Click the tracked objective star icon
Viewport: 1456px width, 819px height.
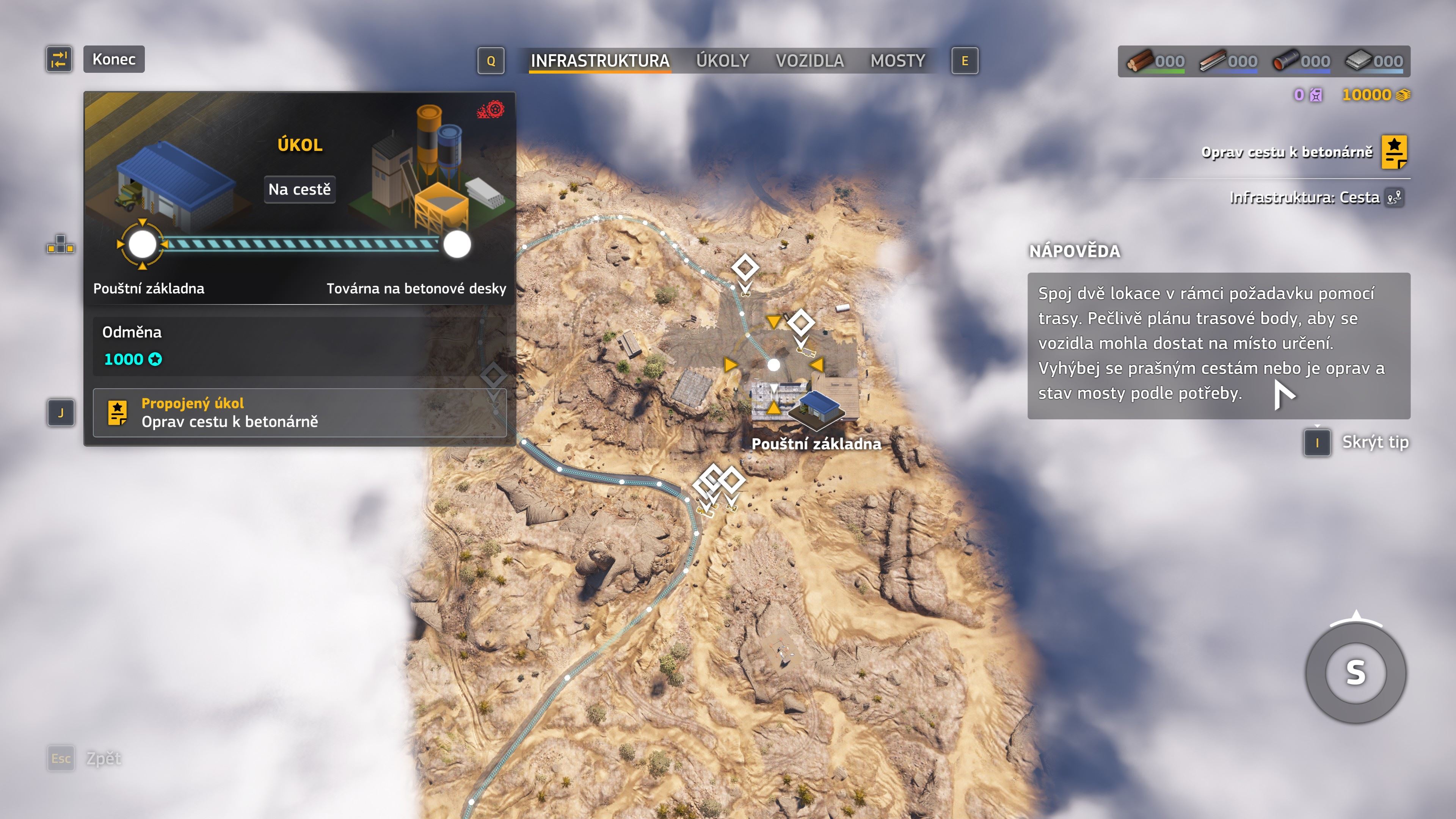(x=1394, y=152)
